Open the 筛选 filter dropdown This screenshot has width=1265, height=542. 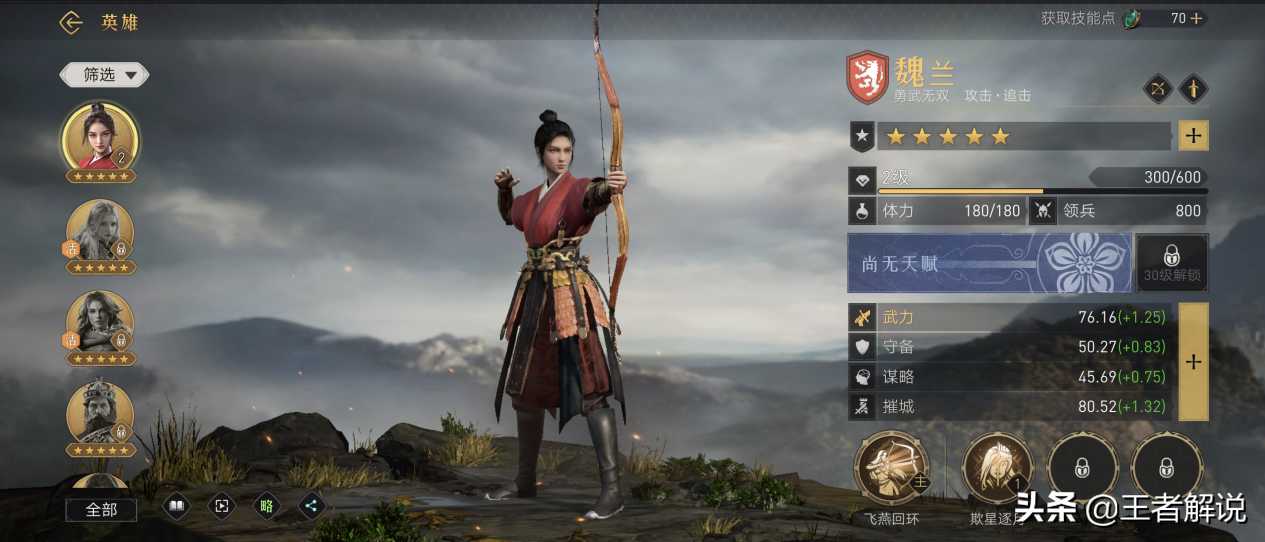[x=104, y=74]
